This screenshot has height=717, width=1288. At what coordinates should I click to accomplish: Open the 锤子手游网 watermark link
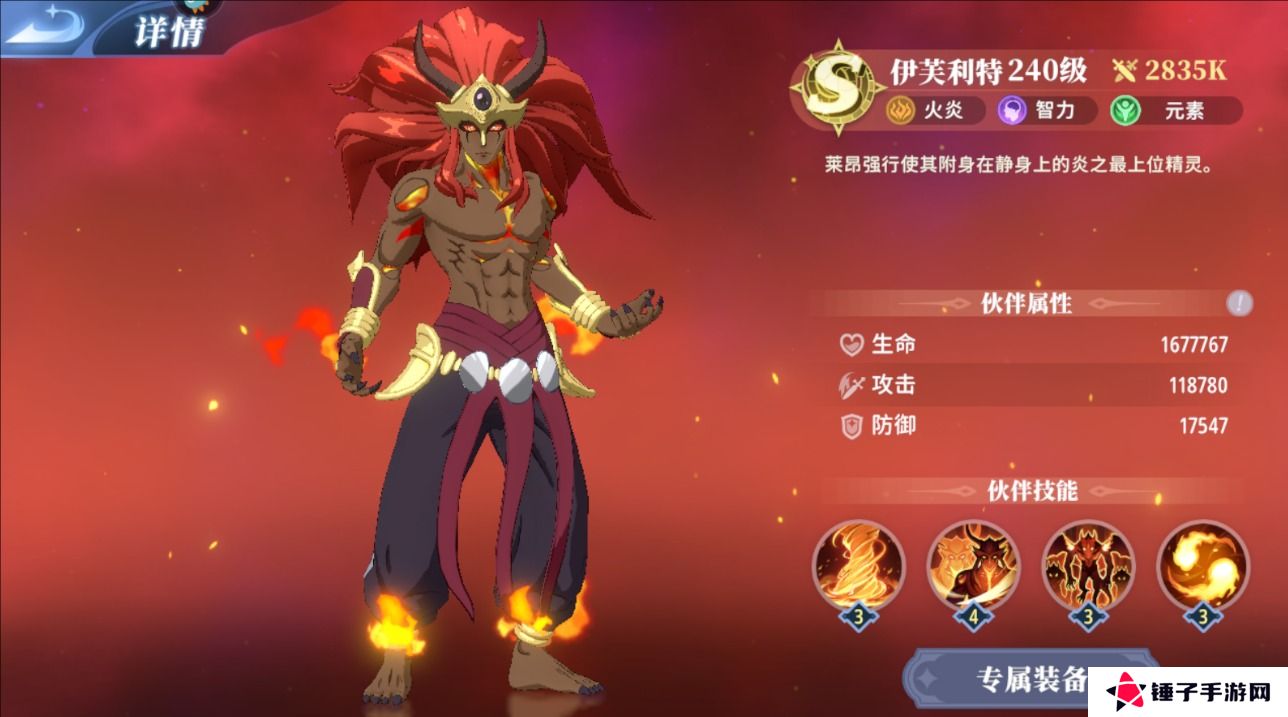1186,692
